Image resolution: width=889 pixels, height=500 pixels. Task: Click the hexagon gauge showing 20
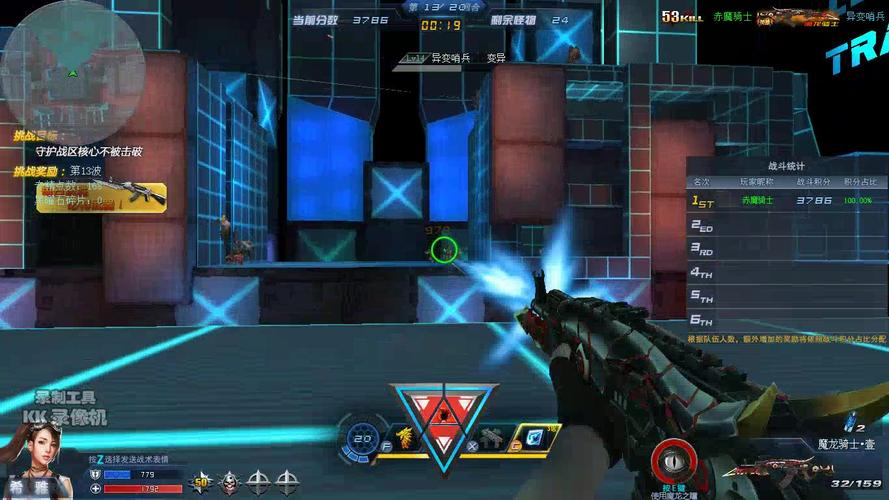point(363,437)
